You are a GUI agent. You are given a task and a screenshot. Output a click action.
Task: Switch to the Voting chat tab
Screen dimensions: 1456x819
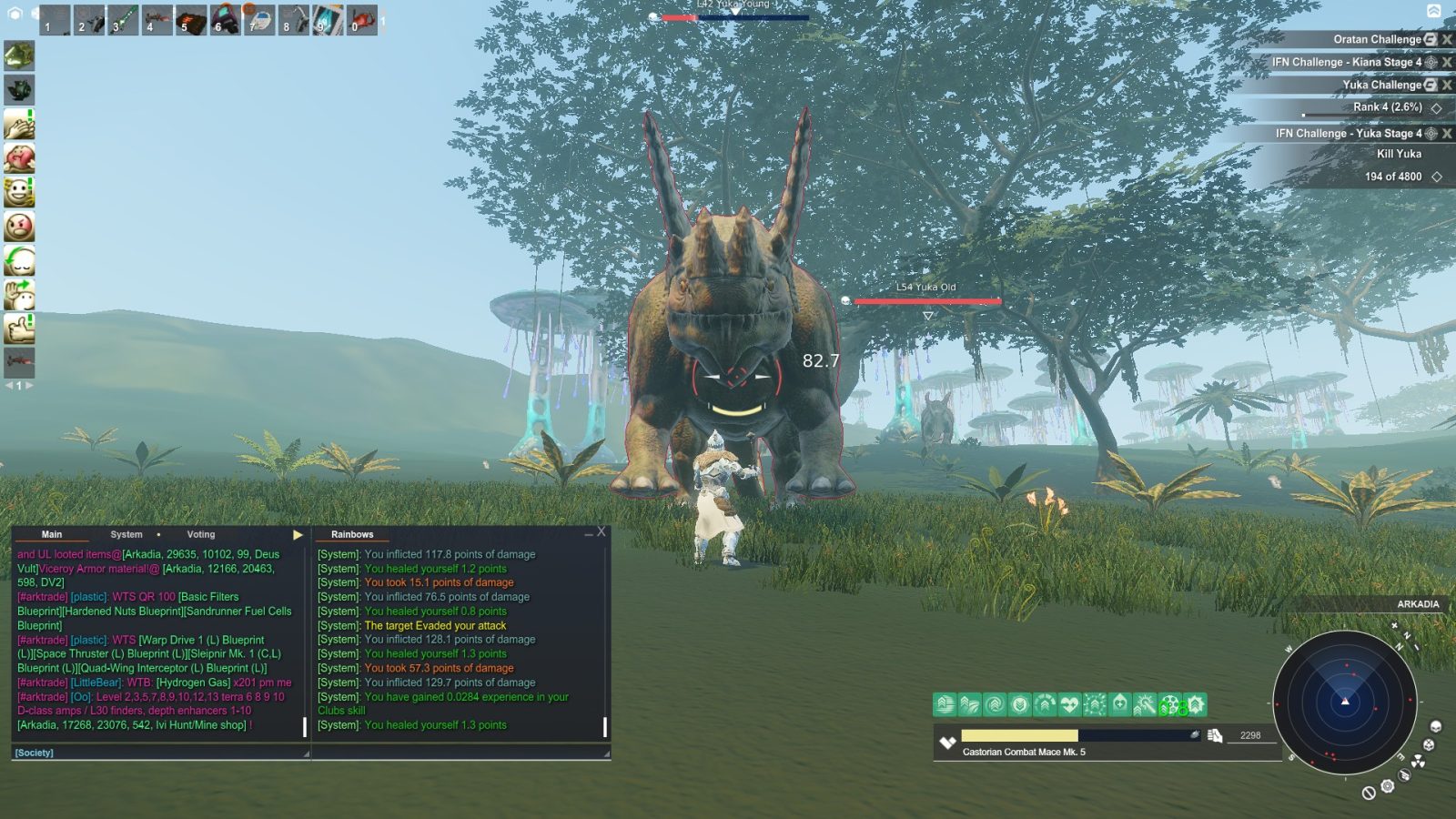pyautogui.click(x=200, y=534)
